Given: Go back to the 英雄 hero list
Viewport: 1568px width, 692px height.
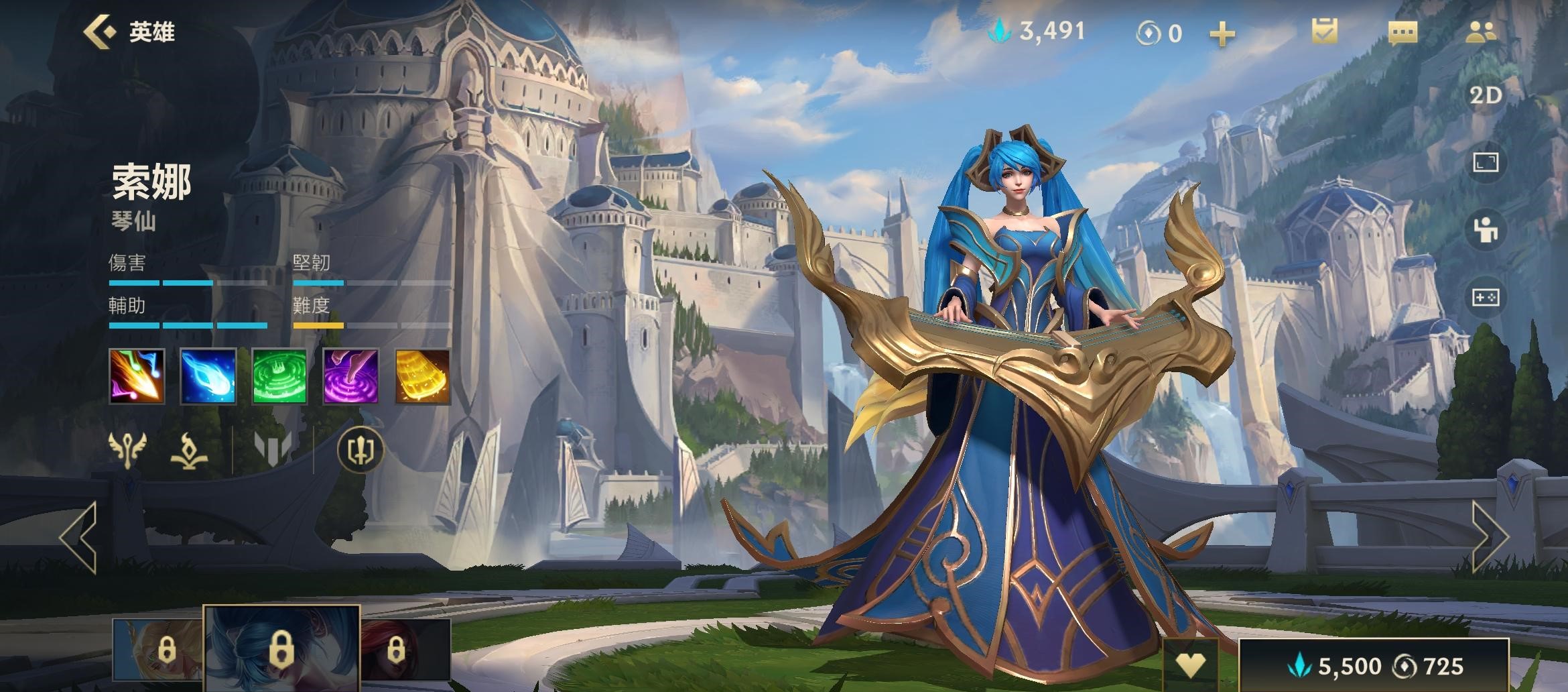Looking at the screenshot, I should click(x=129, y=32).
